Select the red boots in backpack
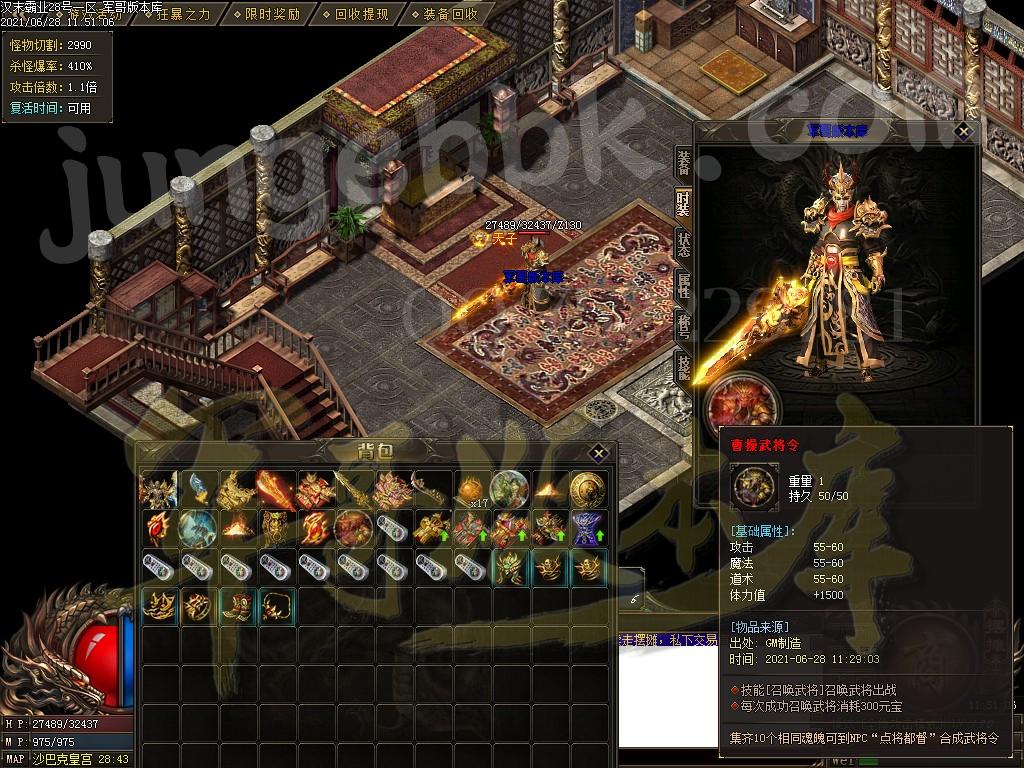 pyautogui.click(x=237, y=606)
